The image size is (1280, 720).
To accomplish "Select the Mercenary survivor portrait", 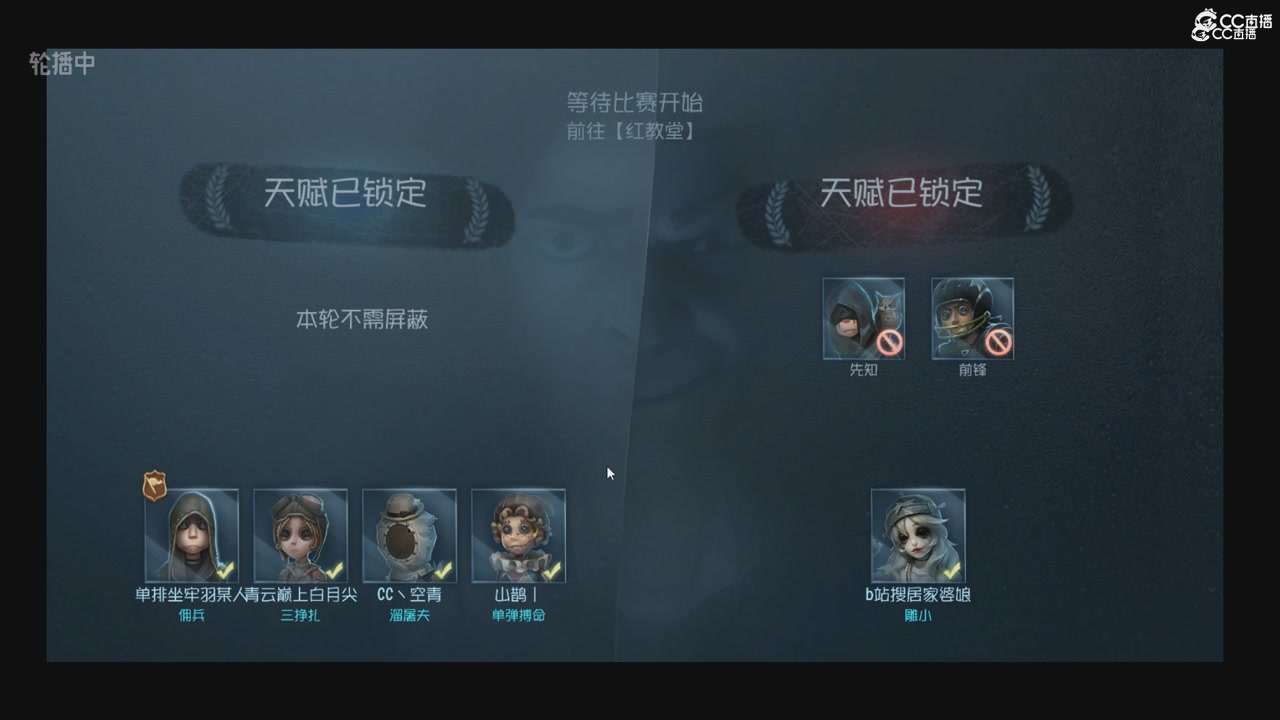I will click(191, 533).
